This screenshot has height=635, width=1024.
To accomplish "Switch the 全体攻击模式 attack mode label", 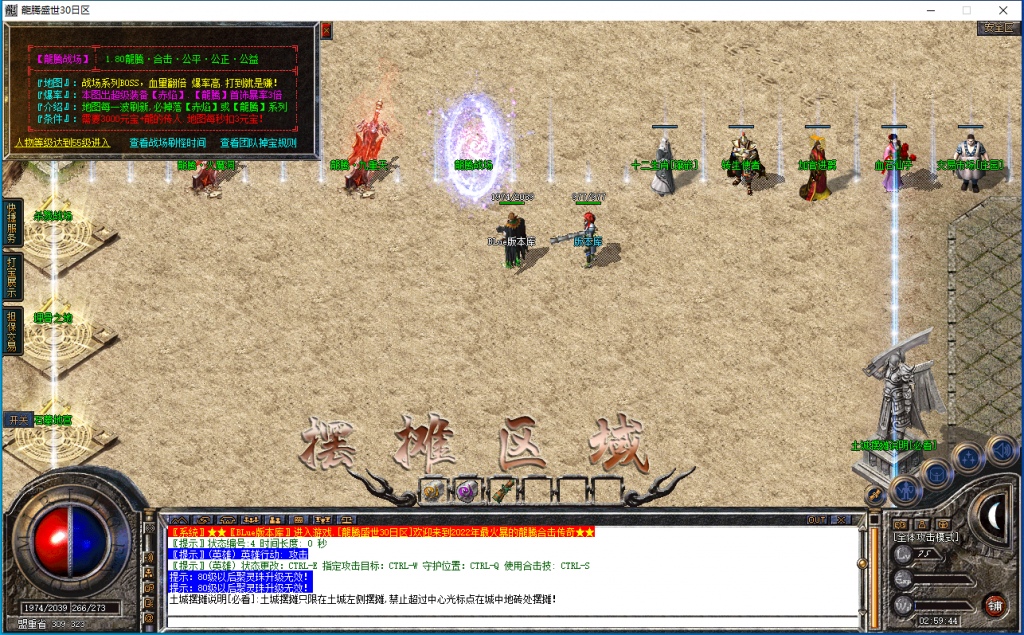I will click(925, 537).
